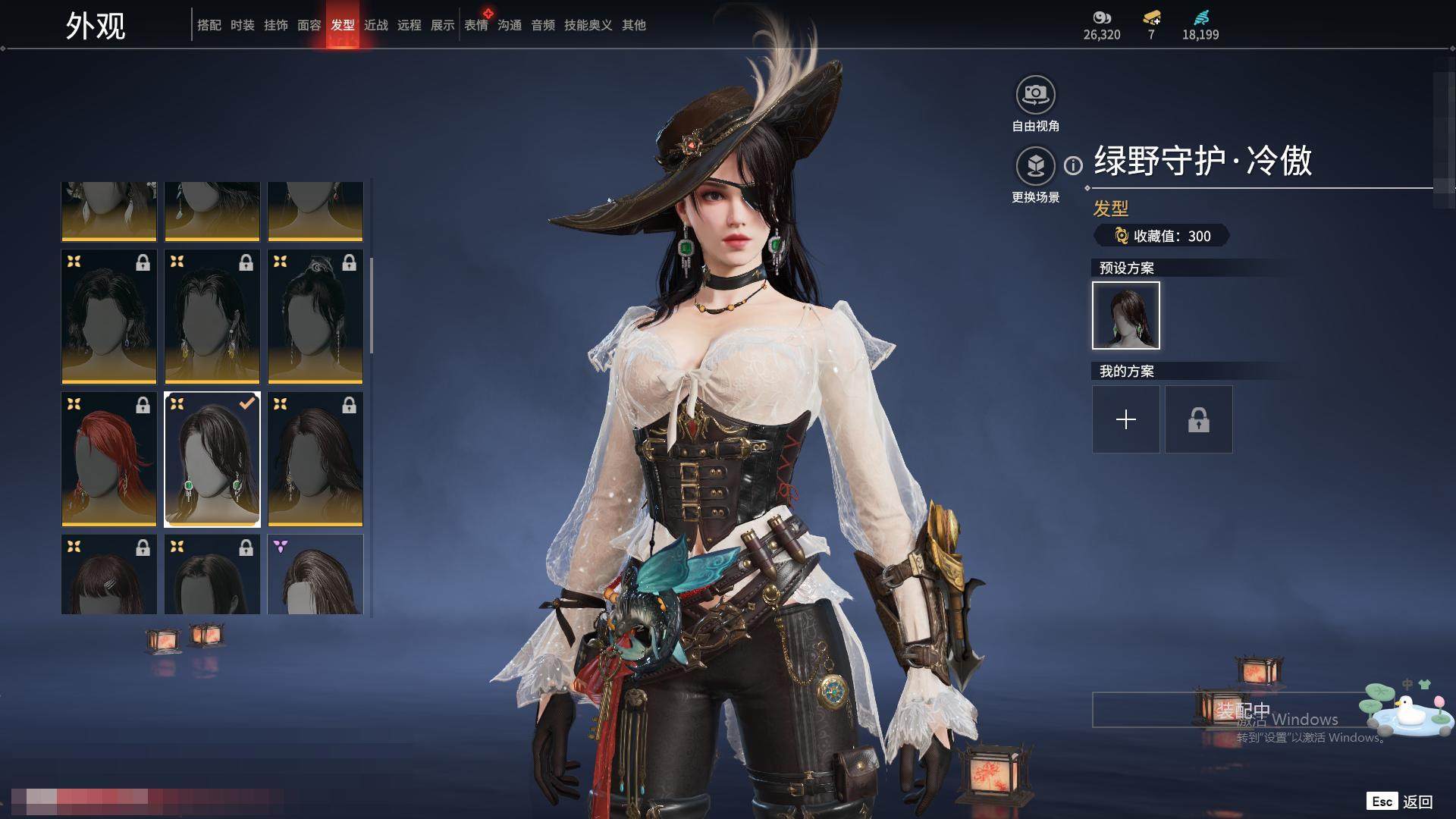Open the 表情 emotes tab
1456x819 pixels.
pyautogui.click(x=476, y=25)
